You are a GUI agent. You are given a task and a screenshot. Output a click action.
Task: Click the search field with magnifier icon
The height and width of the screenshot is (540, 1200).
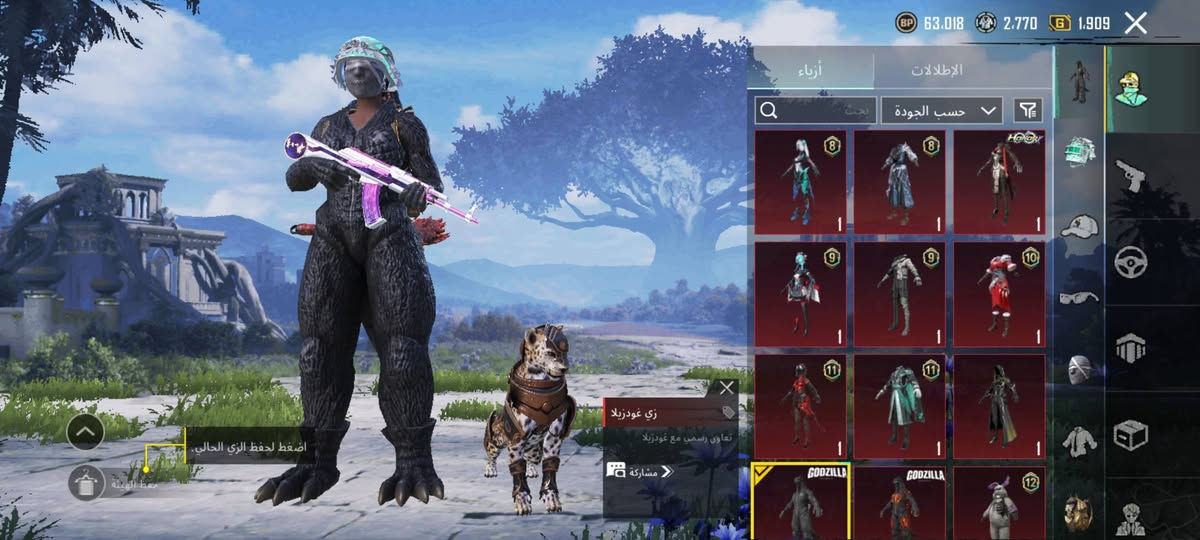point(815,110)
